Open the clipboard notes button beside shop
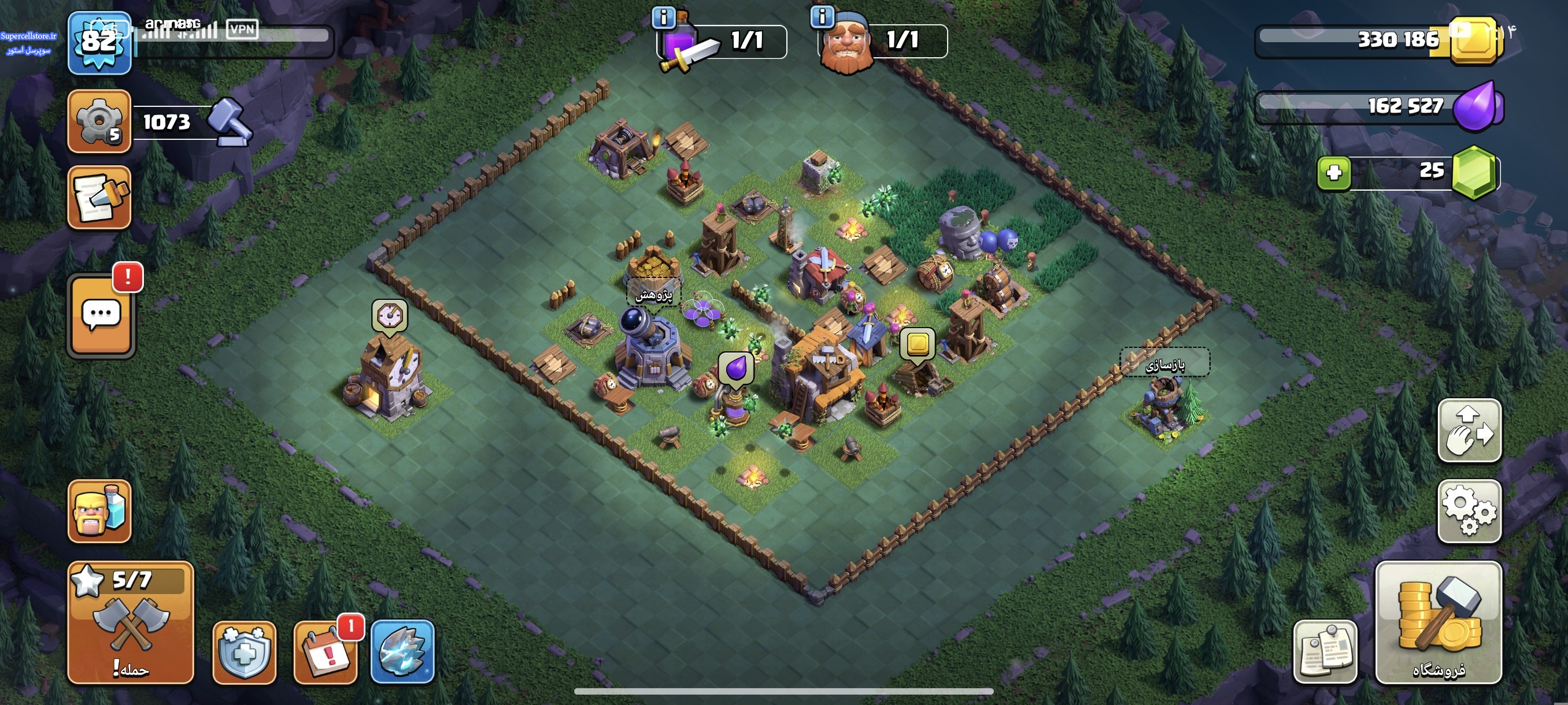 click(x=1325, y=652)
